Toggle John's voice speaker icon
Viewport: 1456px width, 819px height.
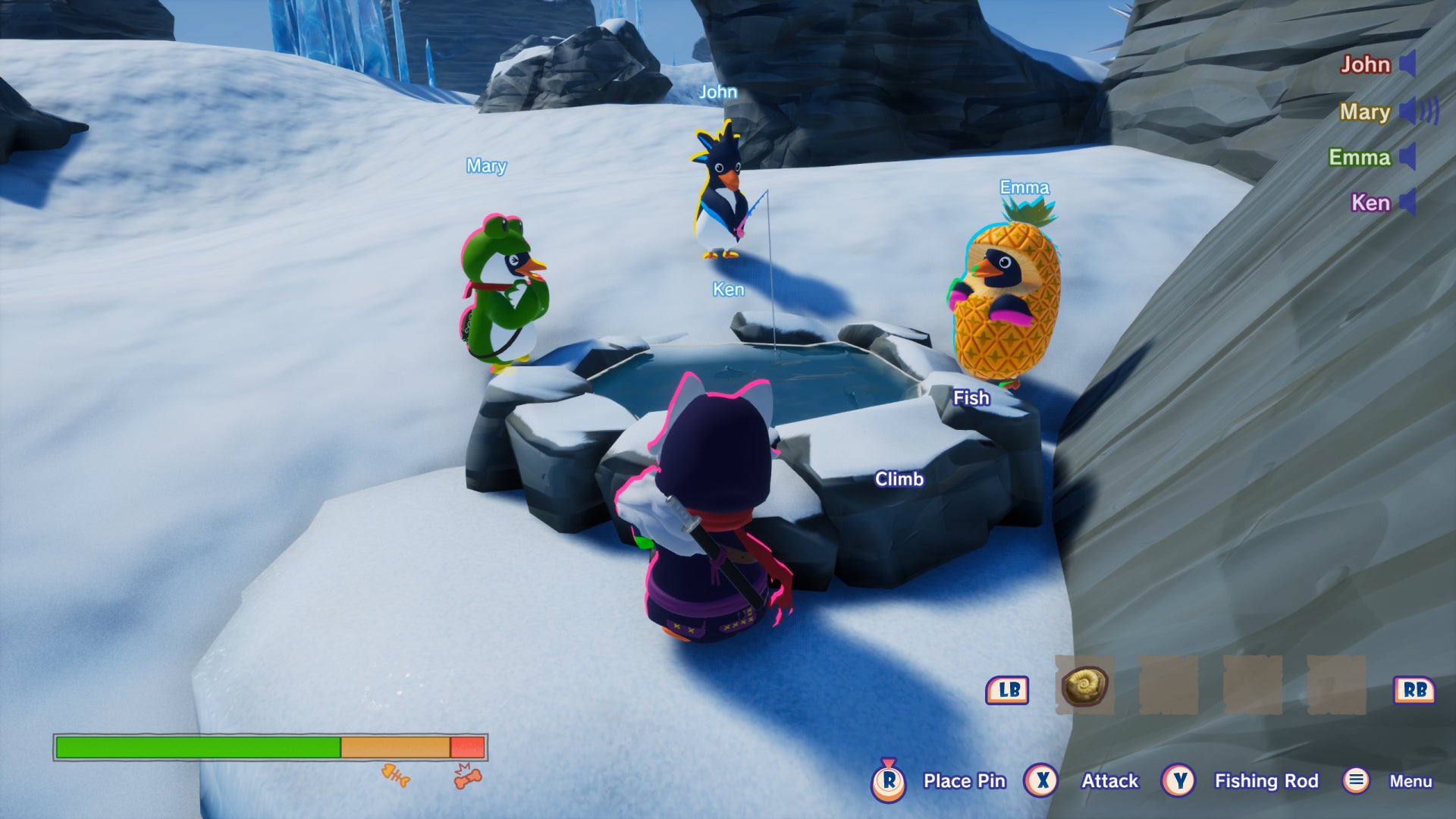click(x=1407, y=64)
